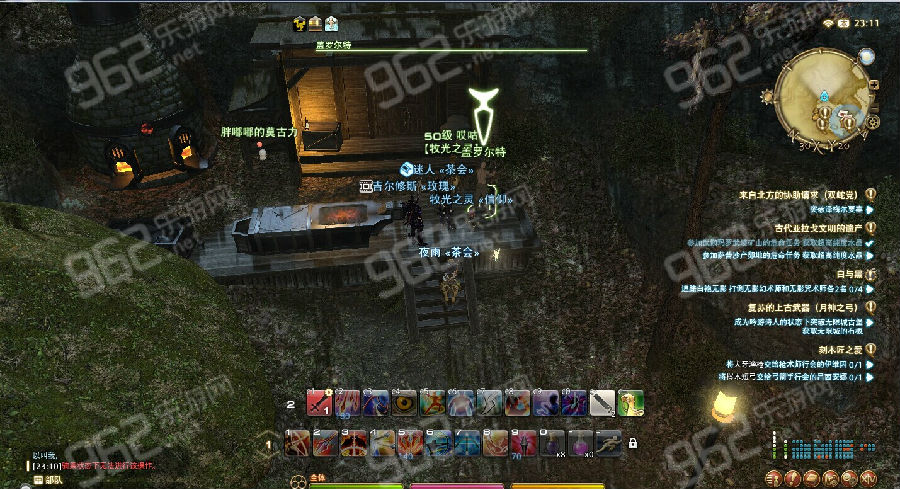Activate the skill in hotbar 1 slot 5
This screenshot has width=900, height=489.
(x=411, y=442)
